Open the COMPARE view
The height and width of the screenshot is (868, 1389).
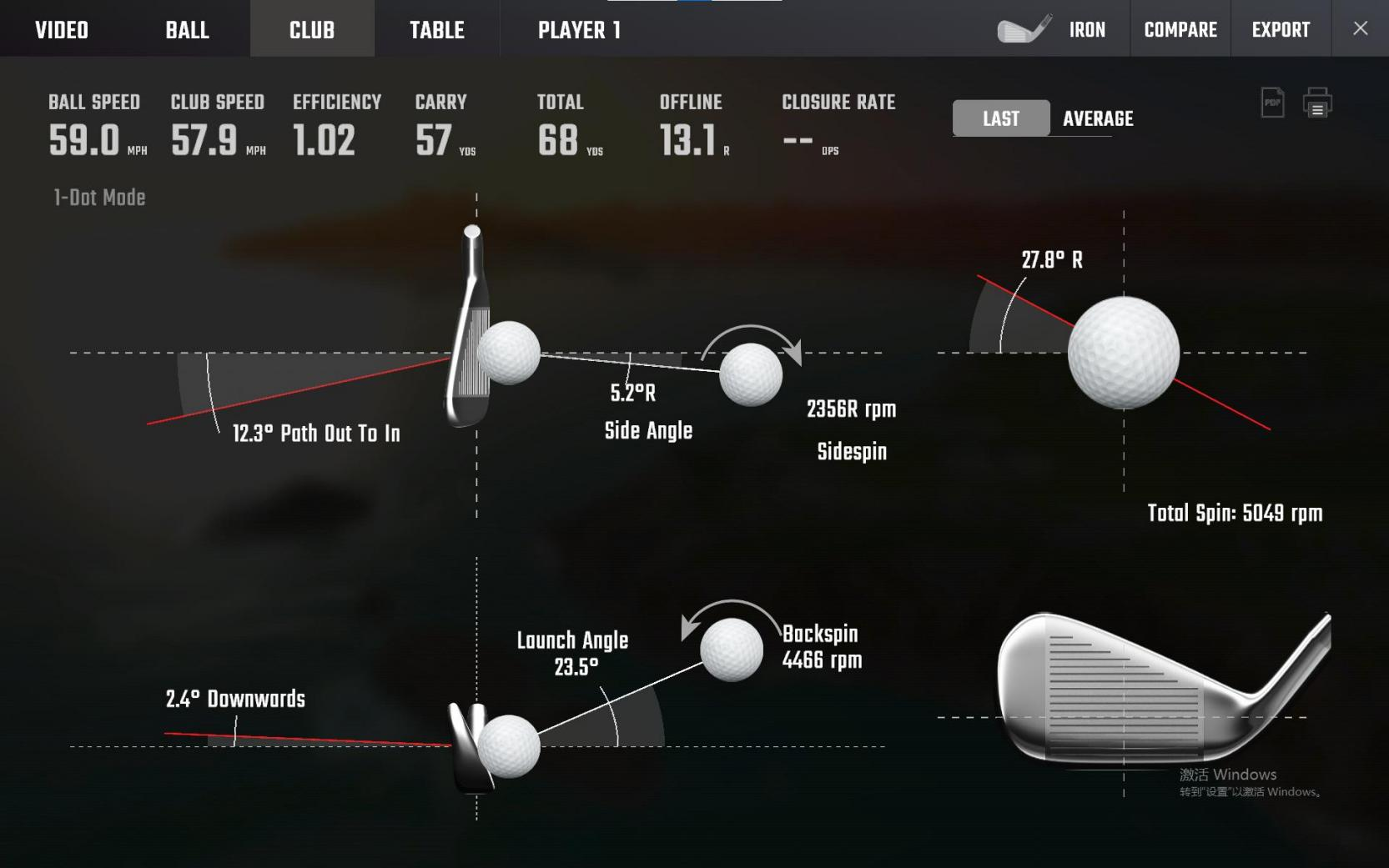[x=1180, y=30]
